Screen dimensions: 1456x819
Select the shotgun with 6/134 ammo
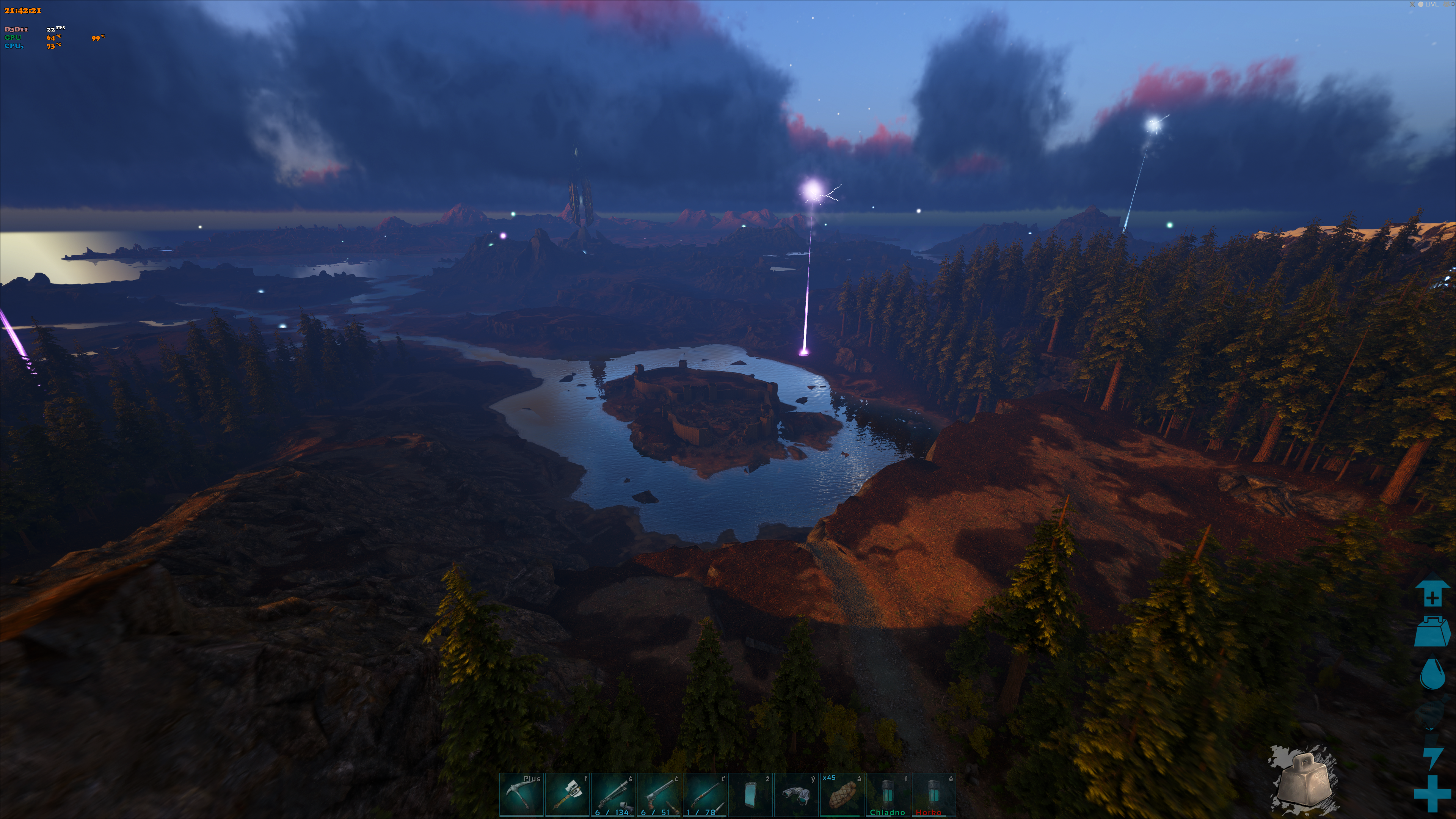pyautogui.click(x=613, y=795)
